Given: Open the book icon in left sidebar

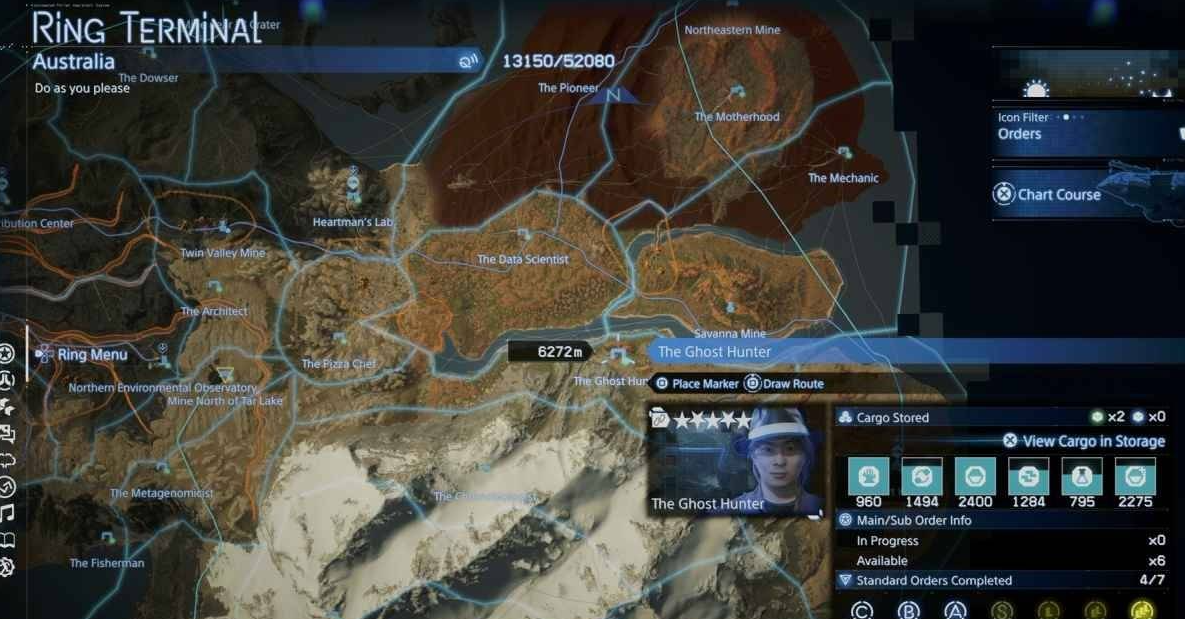Looking at the screenshot, I should pos(7,541).
